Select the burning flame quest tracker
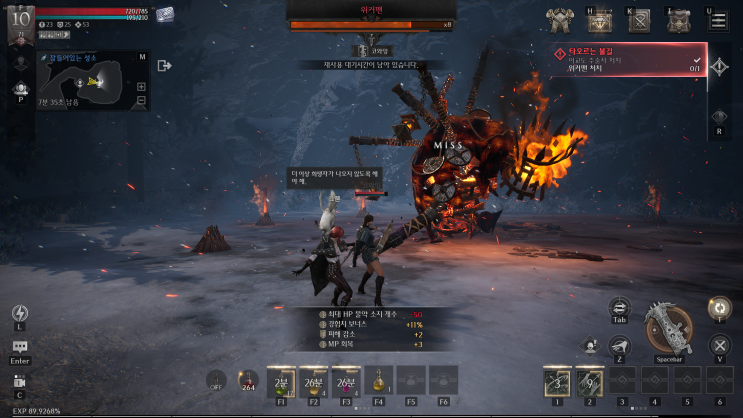This screenshot has width=743, height=418. (x=630, y=58)
